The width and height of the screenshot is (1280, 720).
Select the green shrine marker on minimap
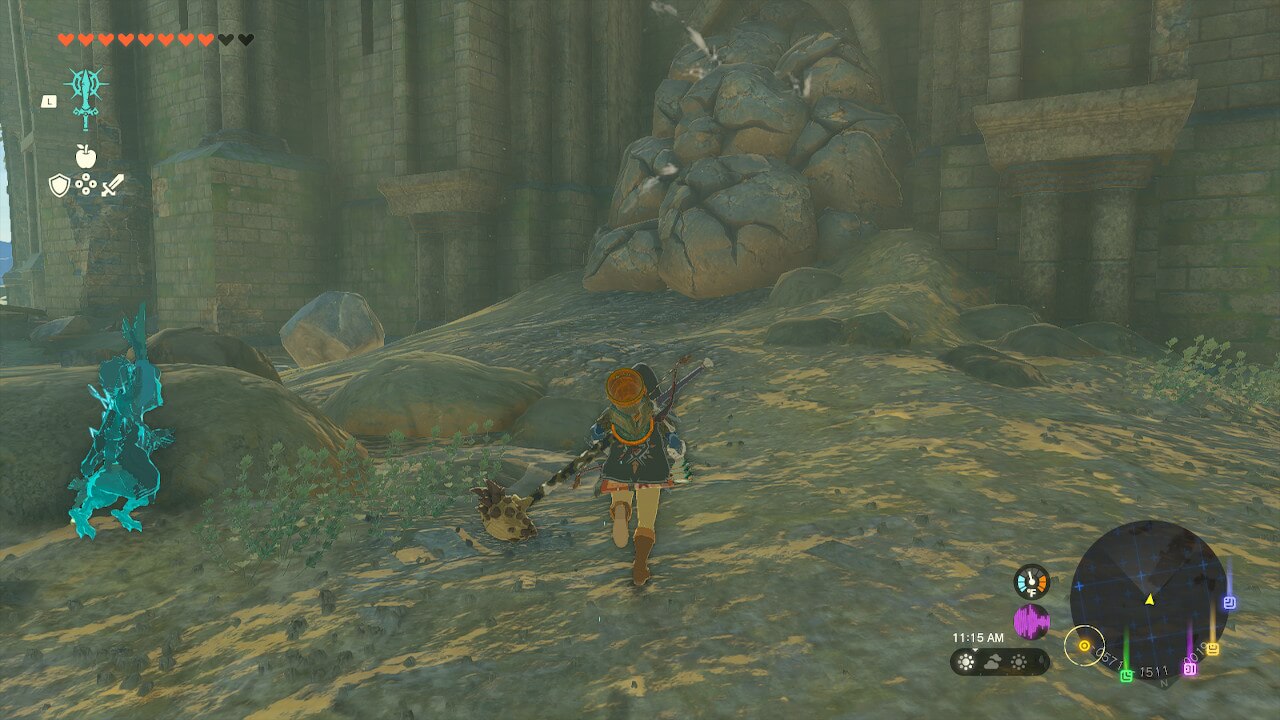[x=1127, y=675]
